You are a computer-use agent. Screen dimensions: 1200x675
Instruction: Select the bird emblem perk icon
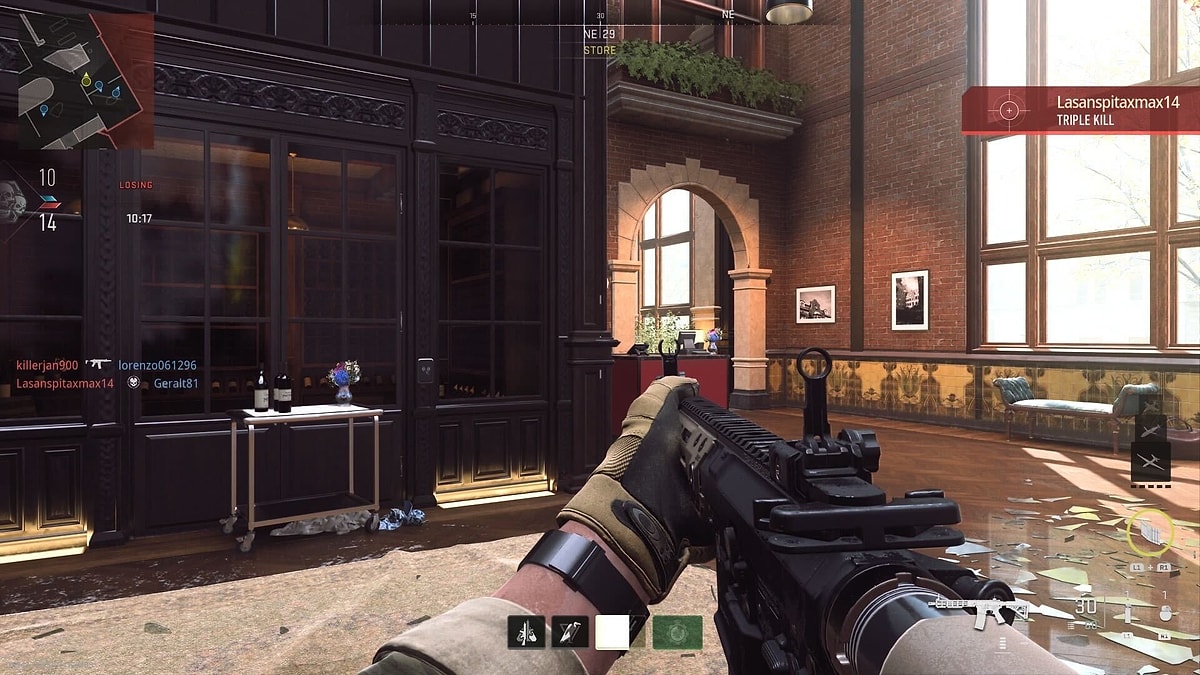click(x=570, y=632)
